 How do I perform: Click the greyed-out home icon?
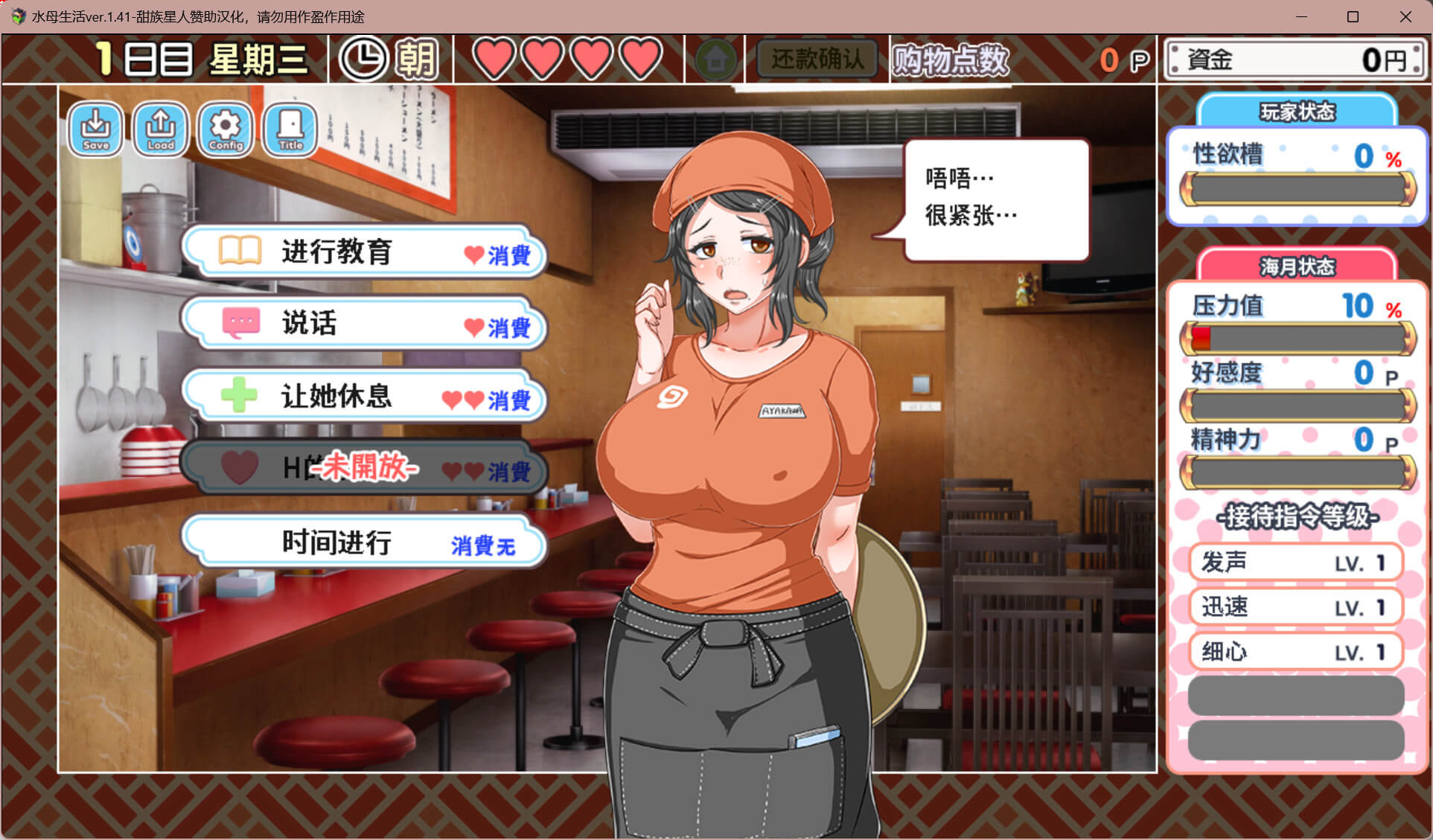pyautogui.click(x=715, y=59)
